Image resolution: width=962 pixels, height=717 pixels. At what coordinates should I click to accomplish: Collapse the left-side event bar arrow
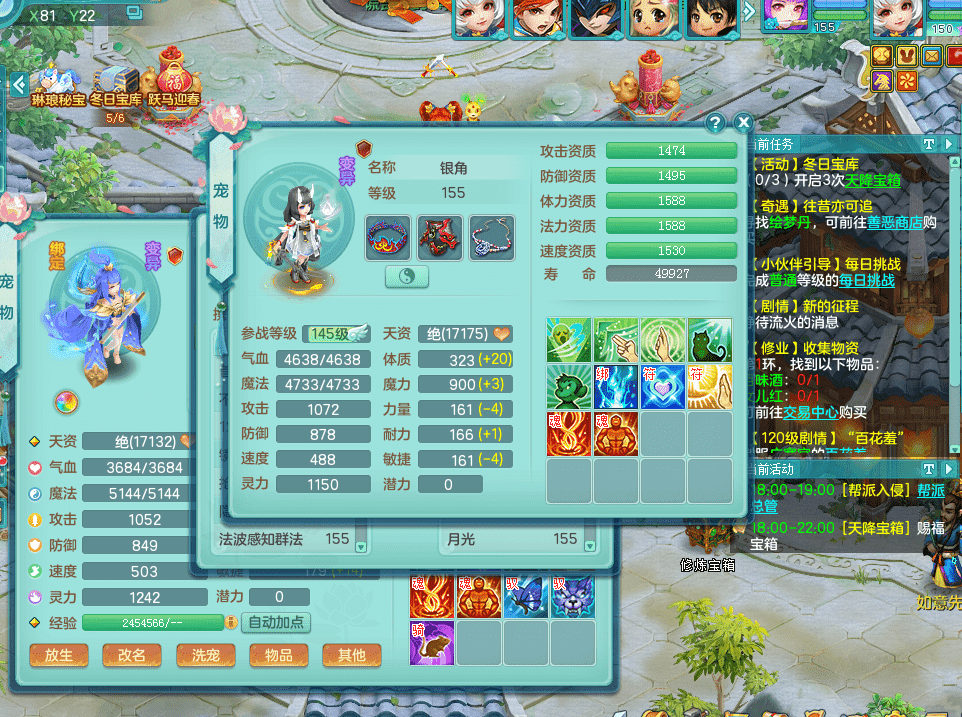click(x=17, y=84)
